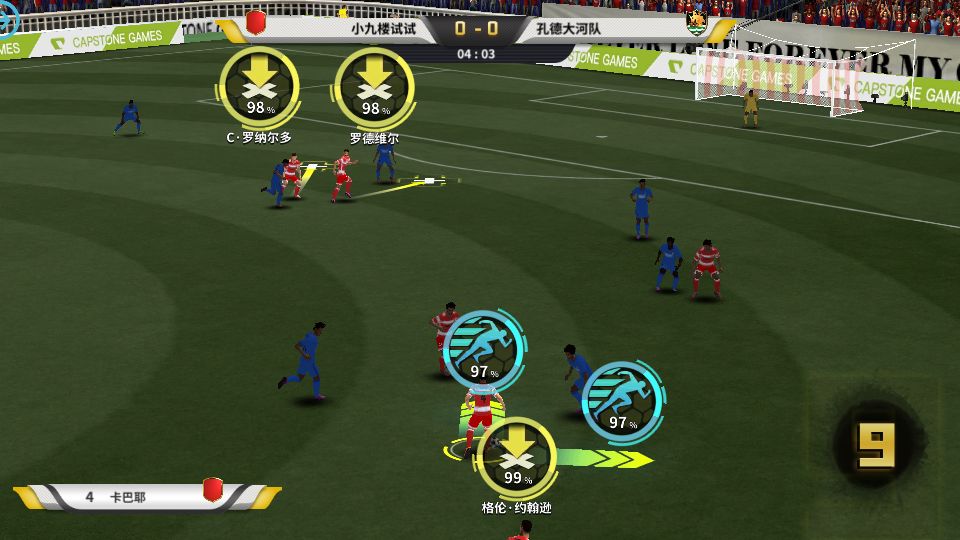
Task: Pick the 99% pass to 格伦·约翰逊
Action: click(516, 456)
